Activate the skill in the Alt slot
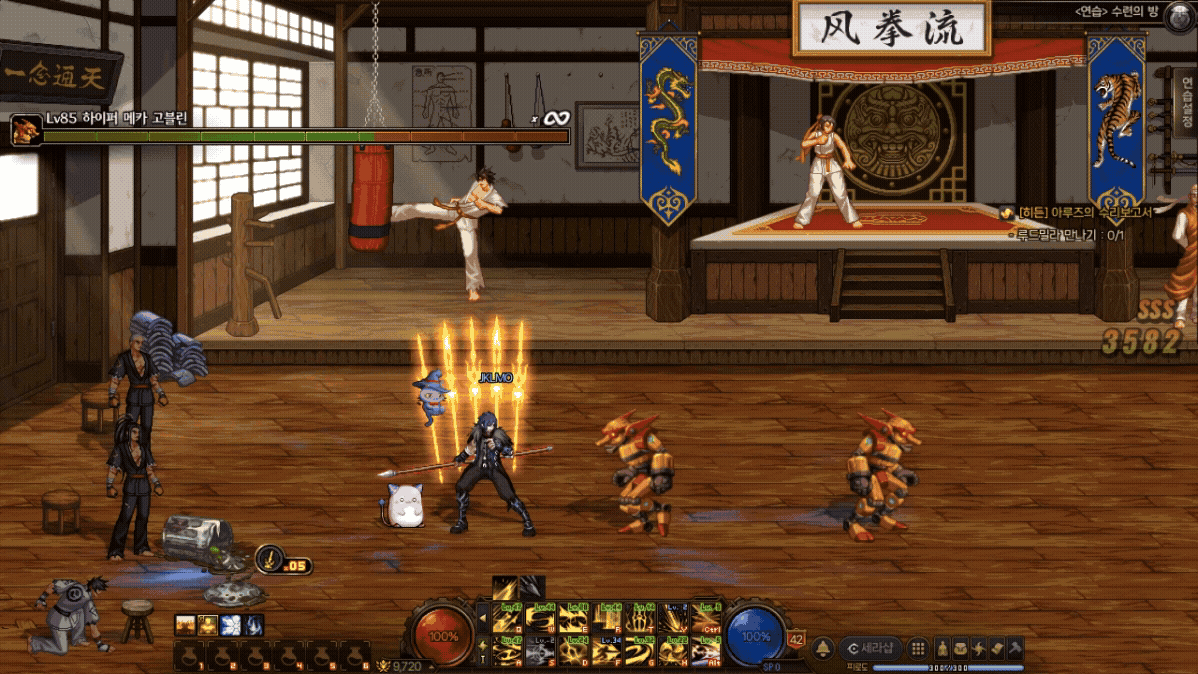The image size is (1198, 674). click(x=707, y=652)
